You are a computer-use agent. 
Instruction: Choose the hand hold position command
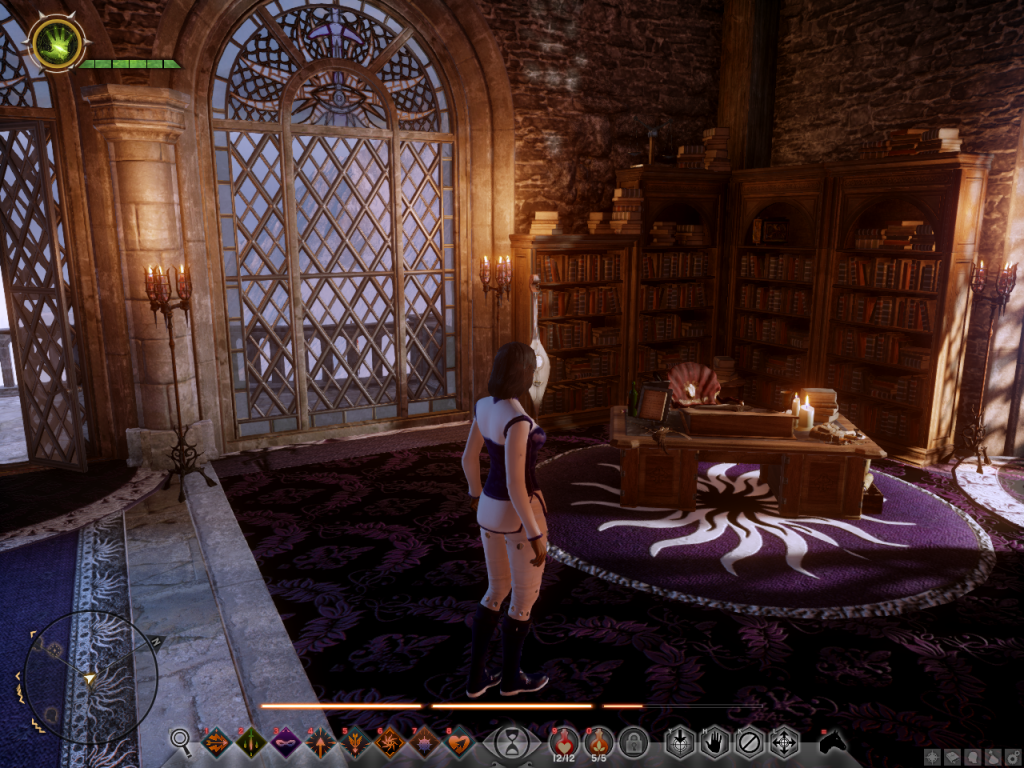[714, 742]
